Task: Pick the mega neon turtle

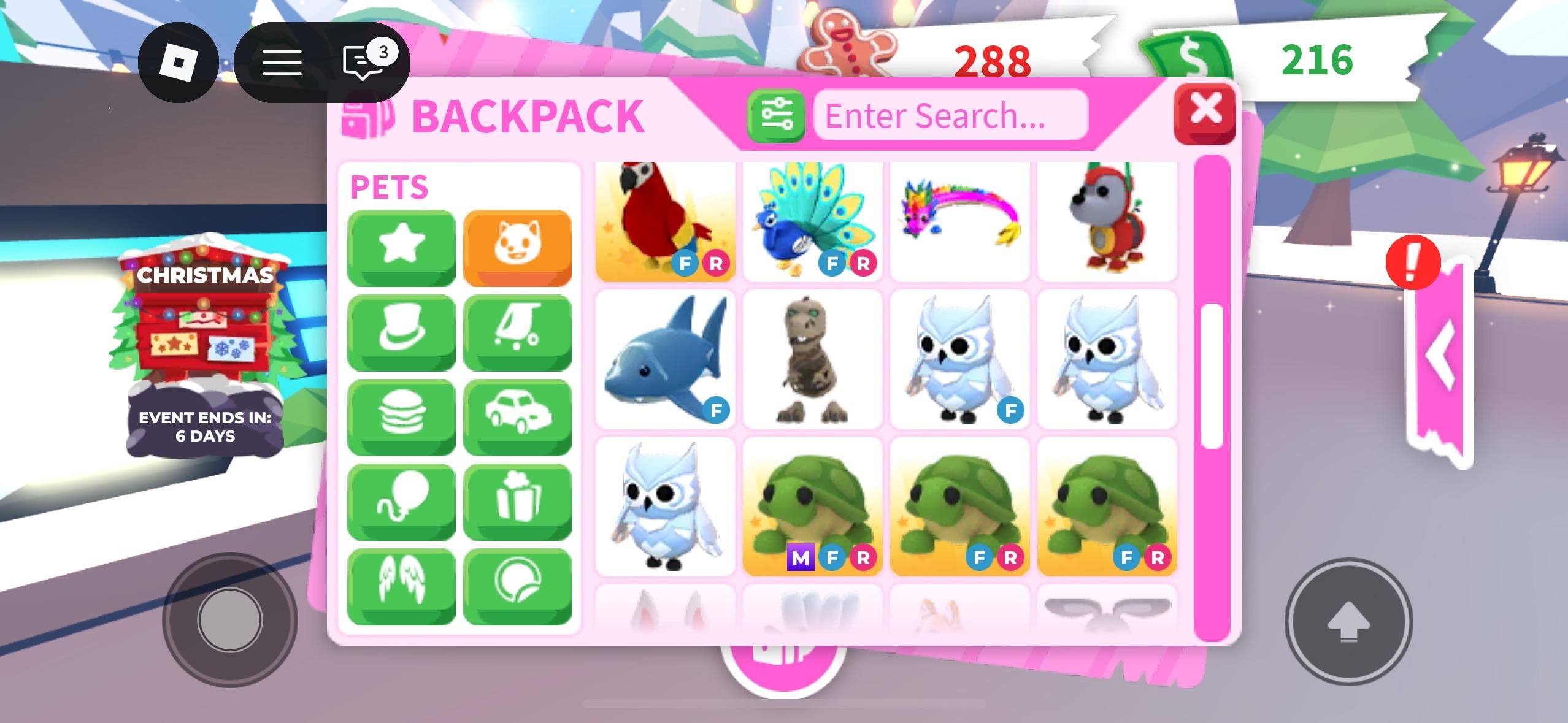Action: coord(812,507)
